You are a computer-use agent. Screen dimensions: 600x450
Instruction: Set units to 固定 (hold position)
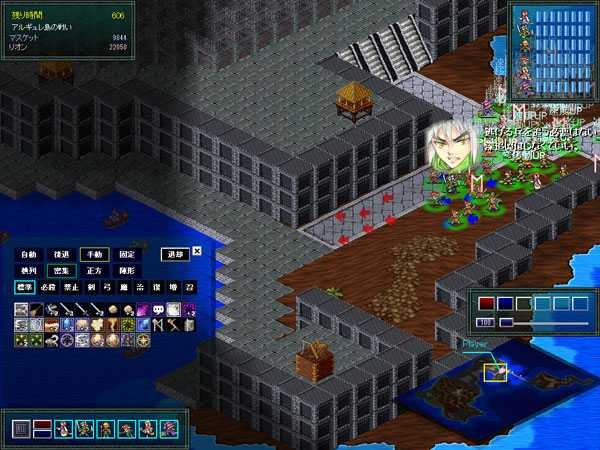point(127,254)
